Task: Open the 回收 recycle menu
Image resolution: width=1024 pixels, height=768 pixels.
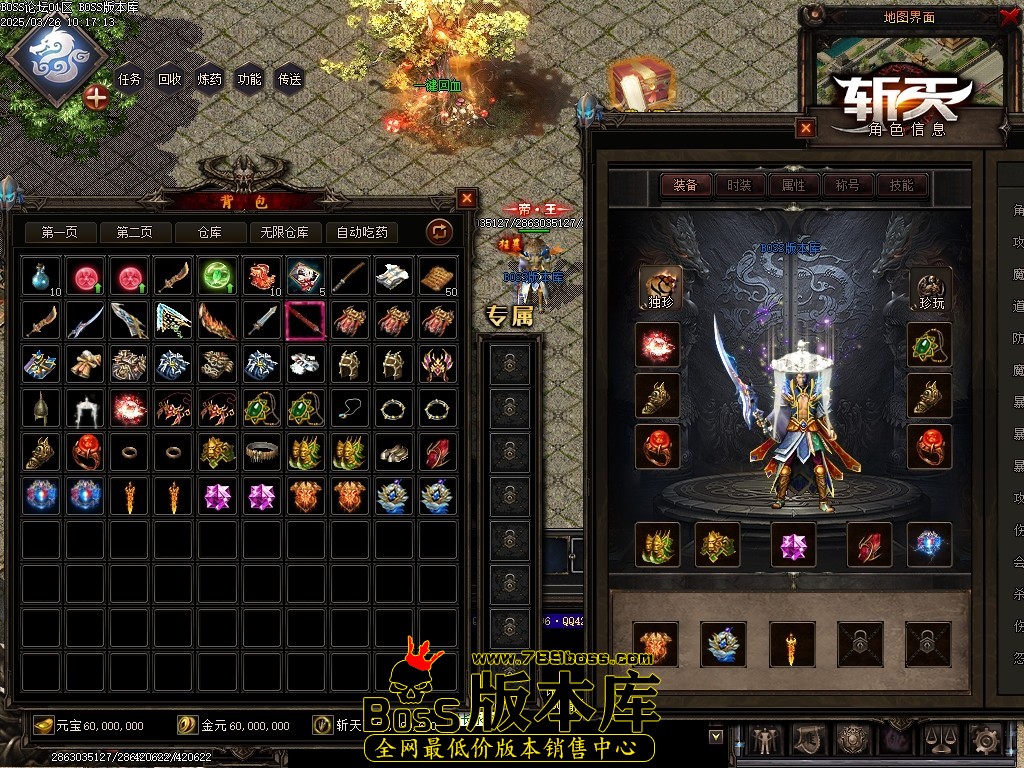Action: 170,79
